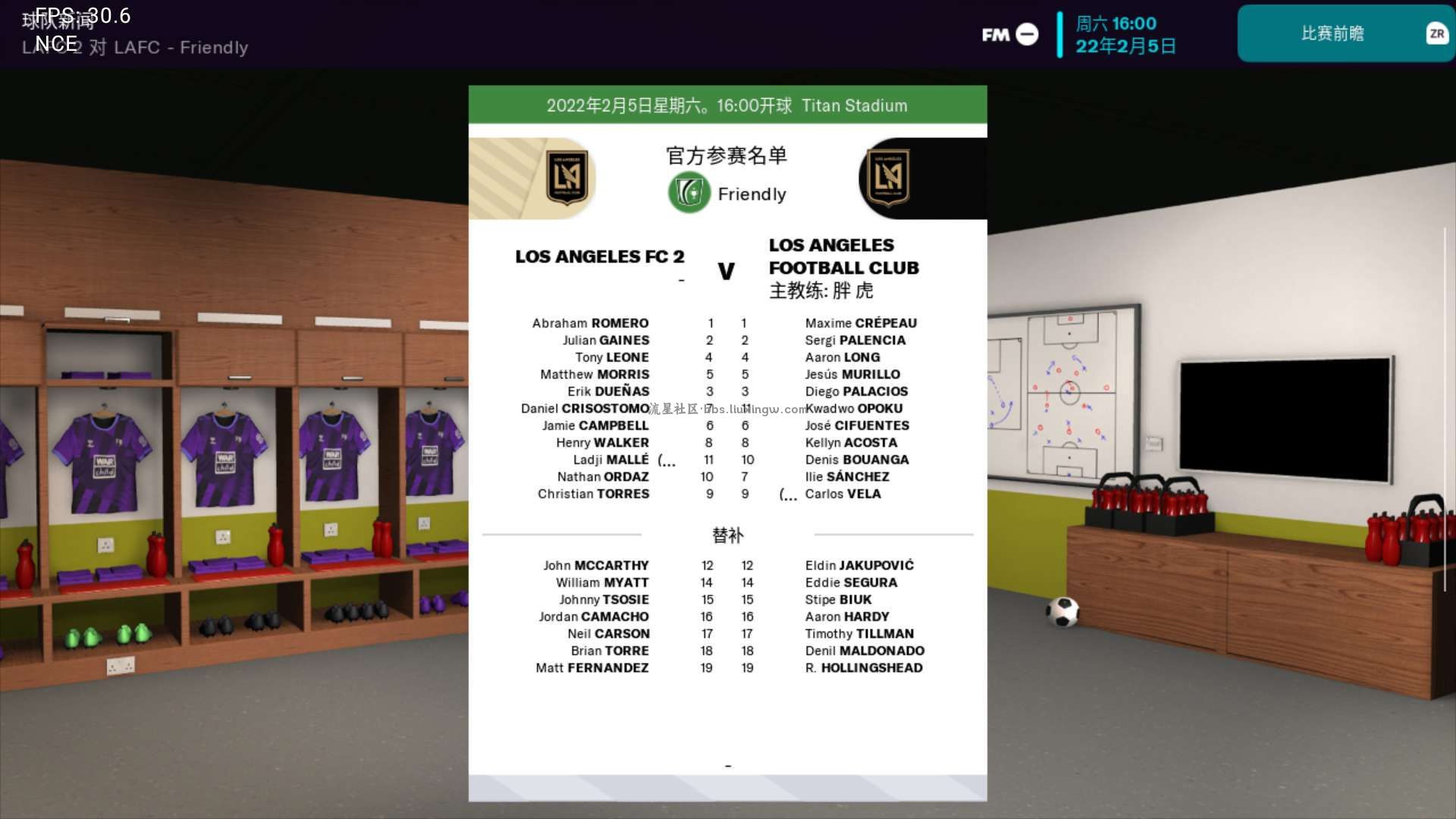The image size is (1456, 819).
Task: Open Carlos VELA's player profile
Action: [x=843, y=494]
